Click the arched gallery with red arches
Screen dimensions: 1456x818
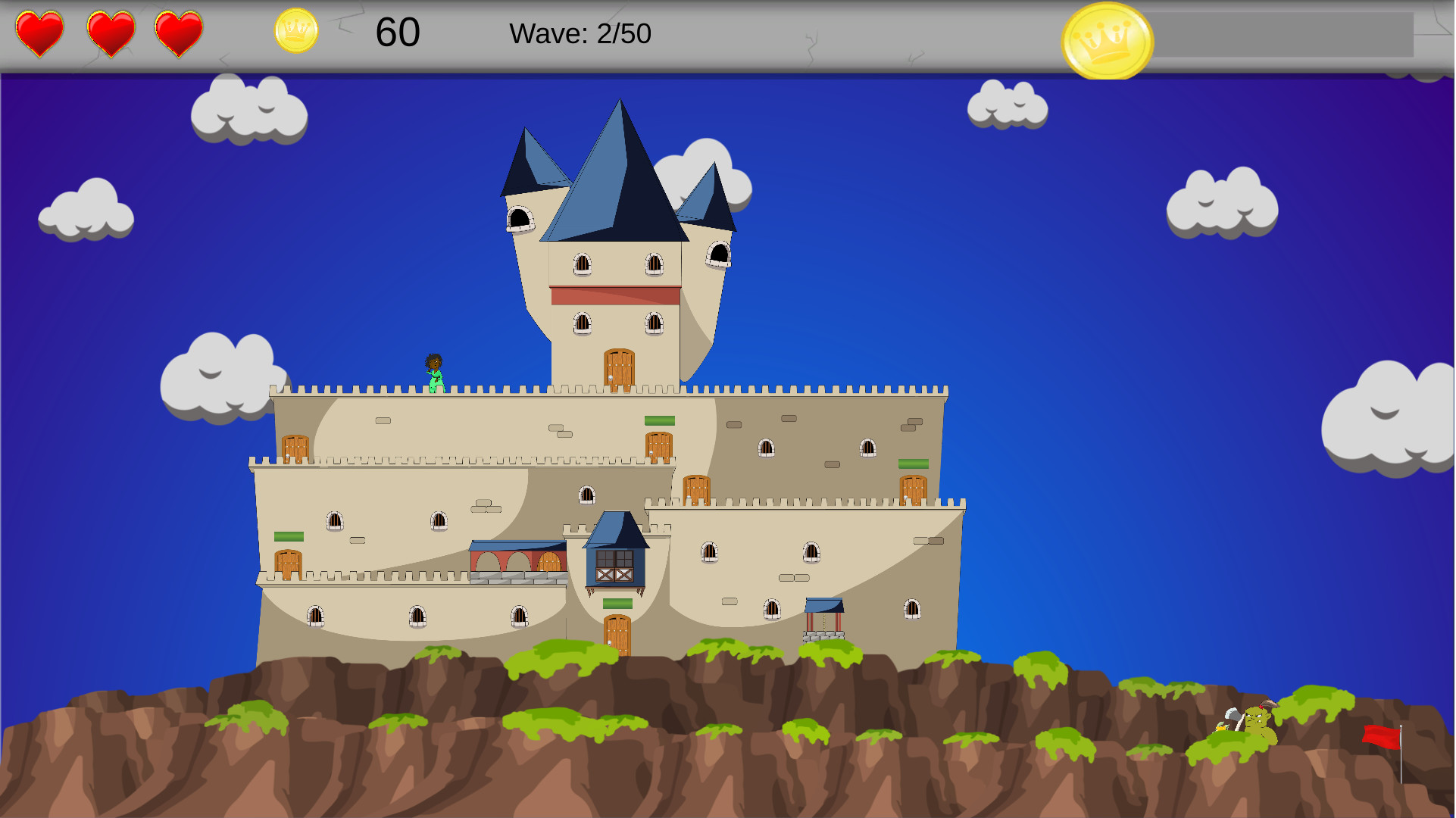pos(516,562)
